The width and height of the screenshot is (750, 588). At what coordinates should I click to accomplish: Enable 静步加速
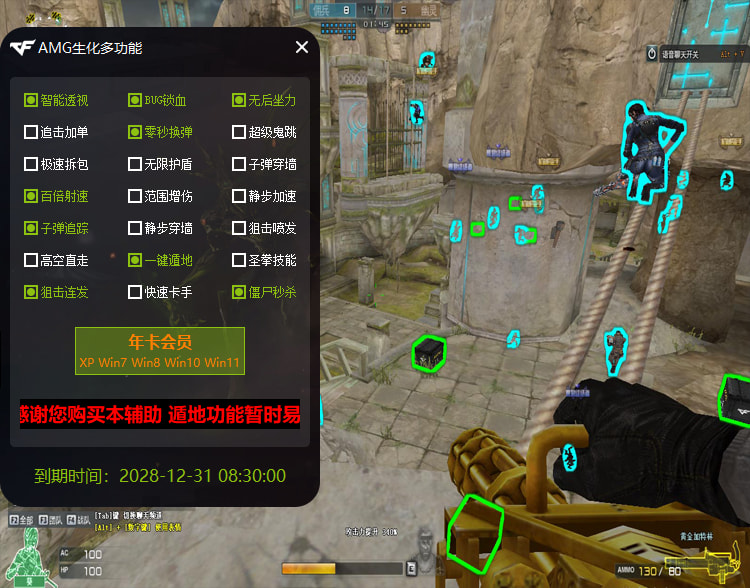coord(239,196)
